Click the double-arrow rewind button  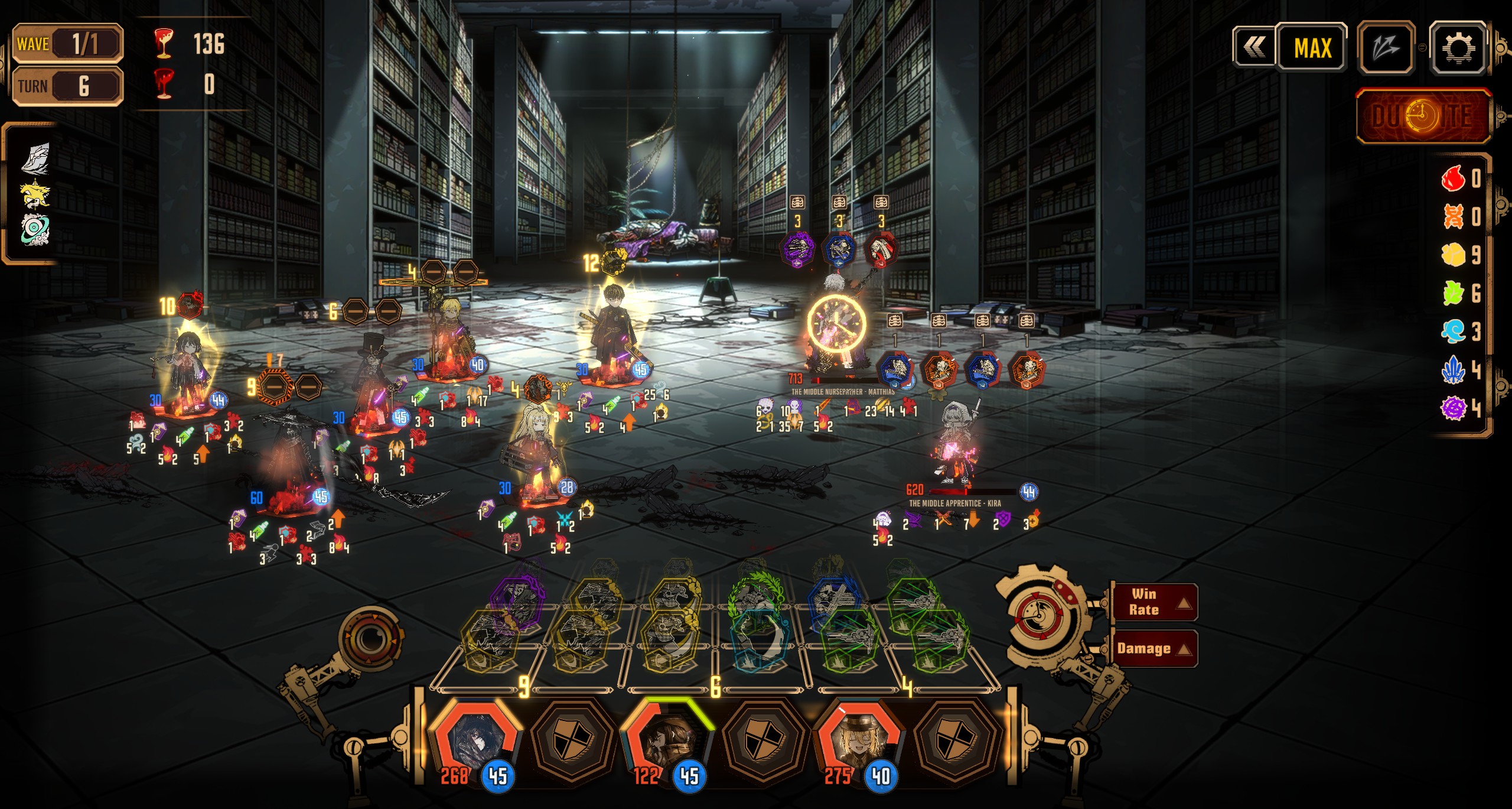[x=1254, y=47]
